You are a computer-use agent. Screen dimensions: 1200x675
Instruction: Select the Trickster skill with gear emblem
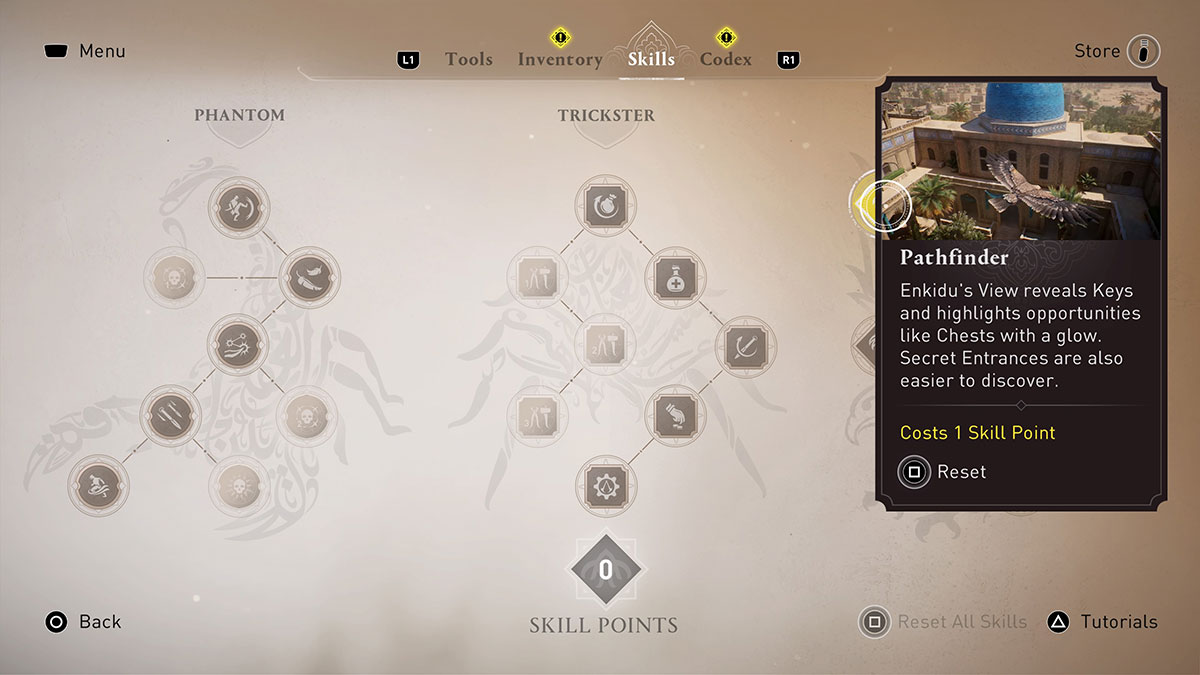(606, 487)
